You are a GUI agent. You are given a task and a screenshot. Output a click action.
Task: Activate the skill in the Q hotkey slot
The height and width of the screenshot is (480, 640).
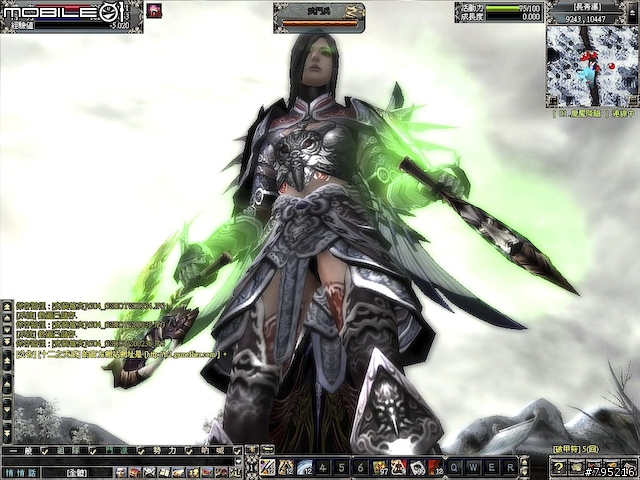(454, 467)
